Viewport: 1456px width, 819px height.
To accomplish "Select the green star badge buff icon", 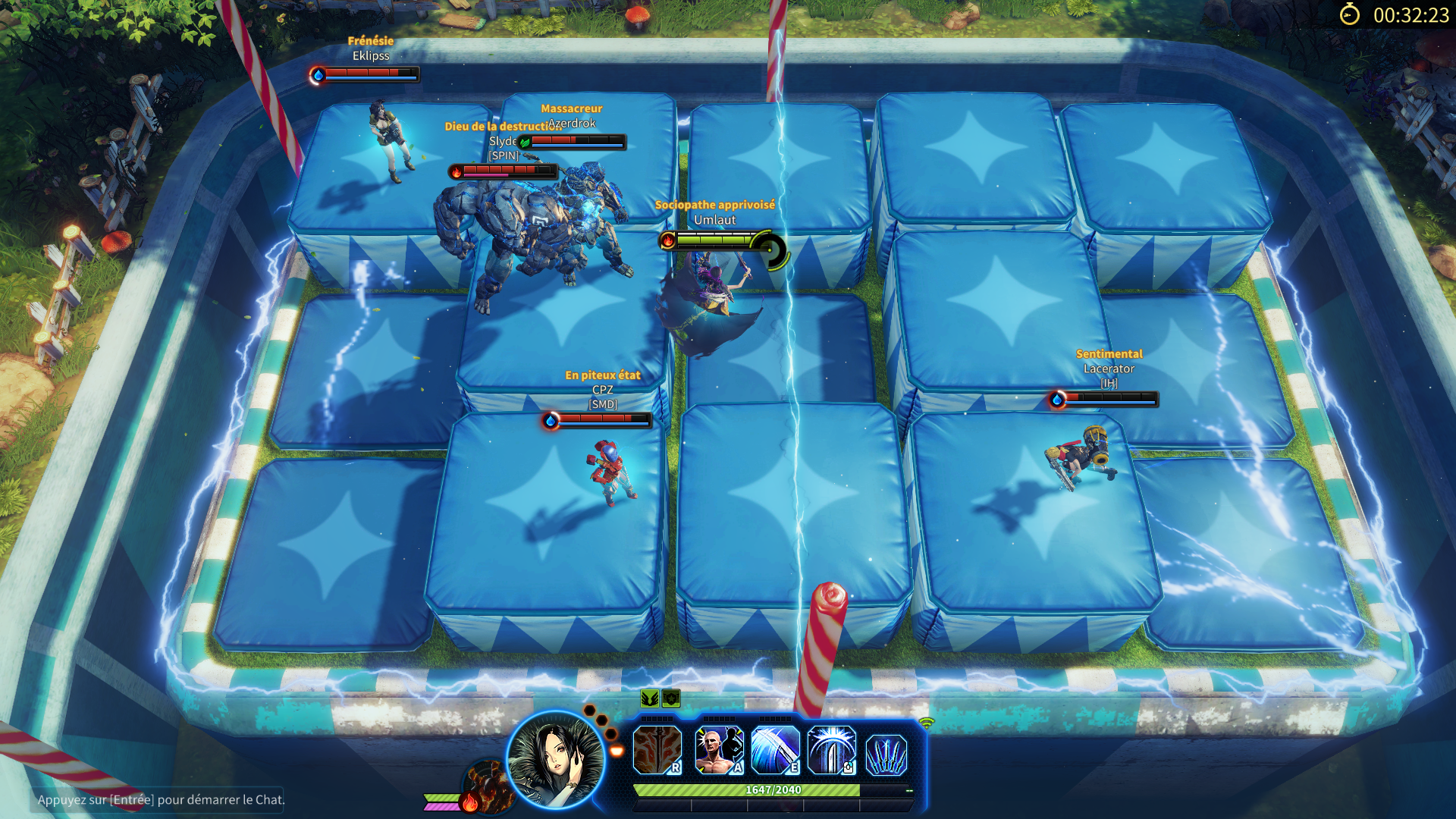I will [x=671, y=698].
